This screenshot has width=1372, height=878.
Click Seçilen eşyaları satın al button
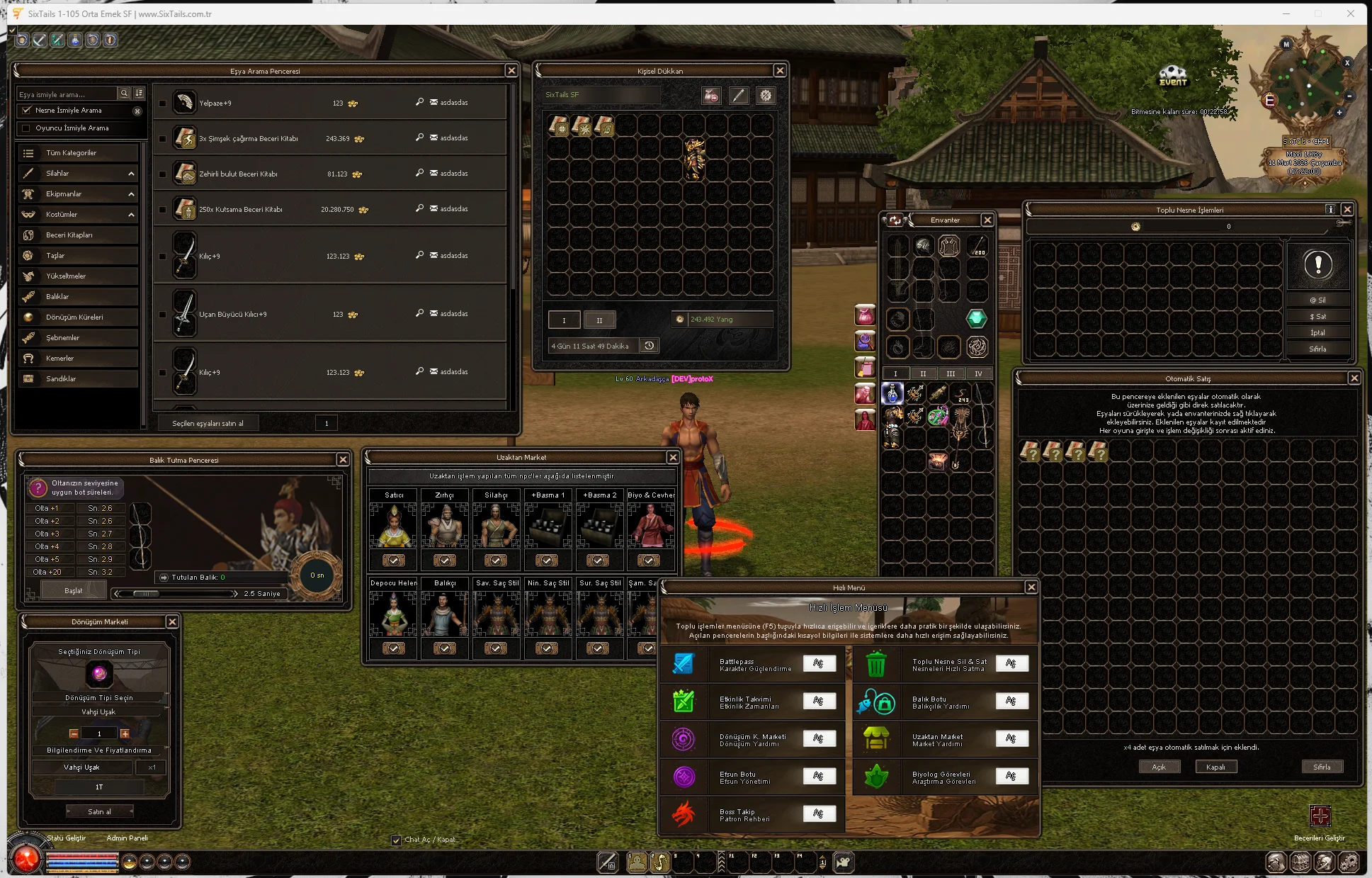click(x=208, y=423)
